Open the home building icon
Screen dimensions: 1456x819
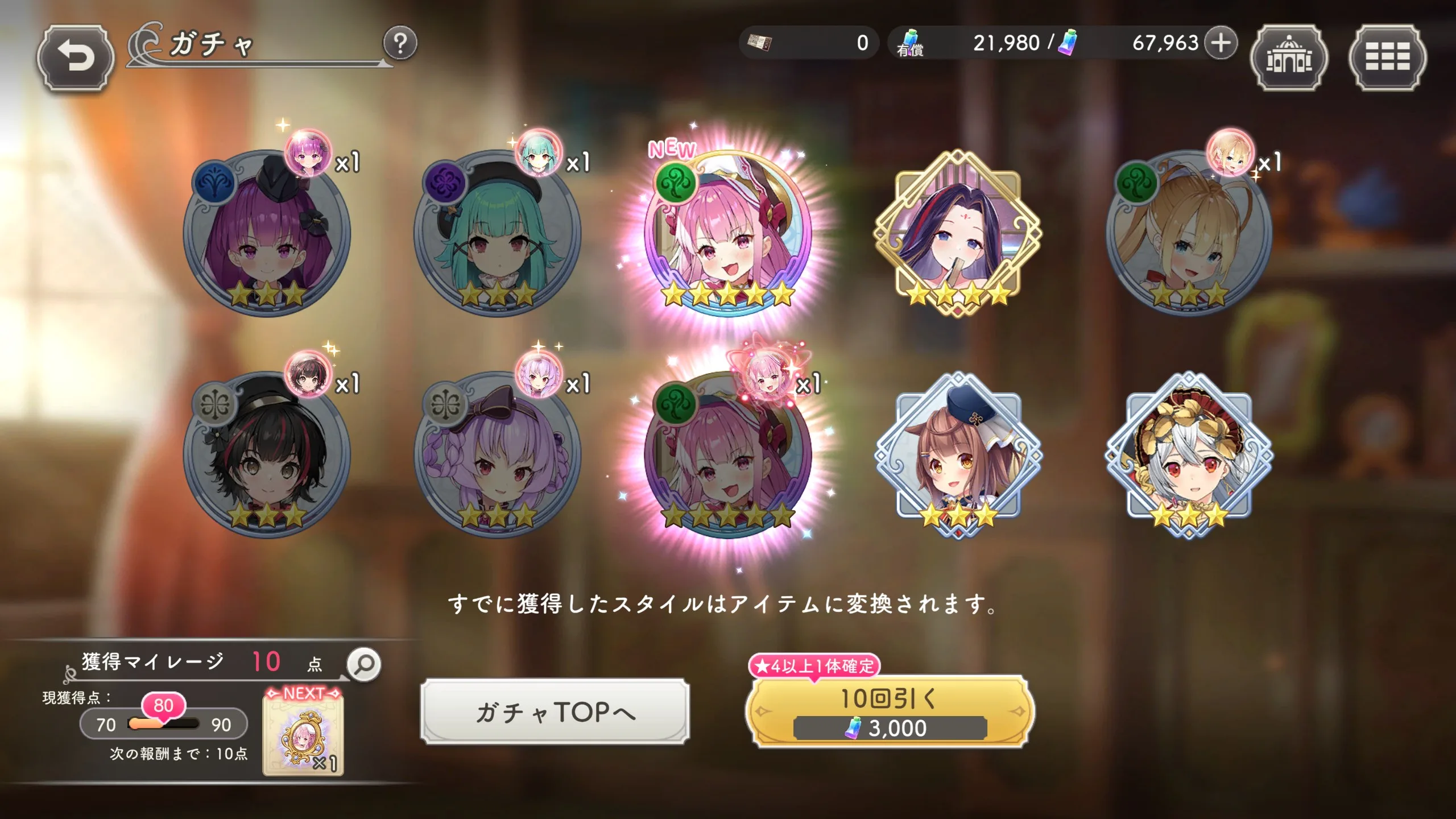1289,57
